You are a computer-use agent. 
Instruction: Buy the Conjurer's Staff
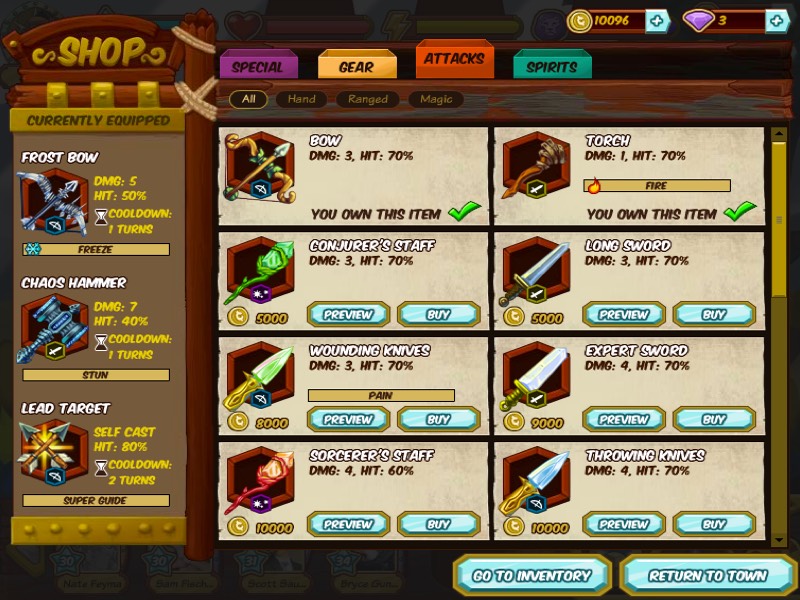[x=438, y=314]
